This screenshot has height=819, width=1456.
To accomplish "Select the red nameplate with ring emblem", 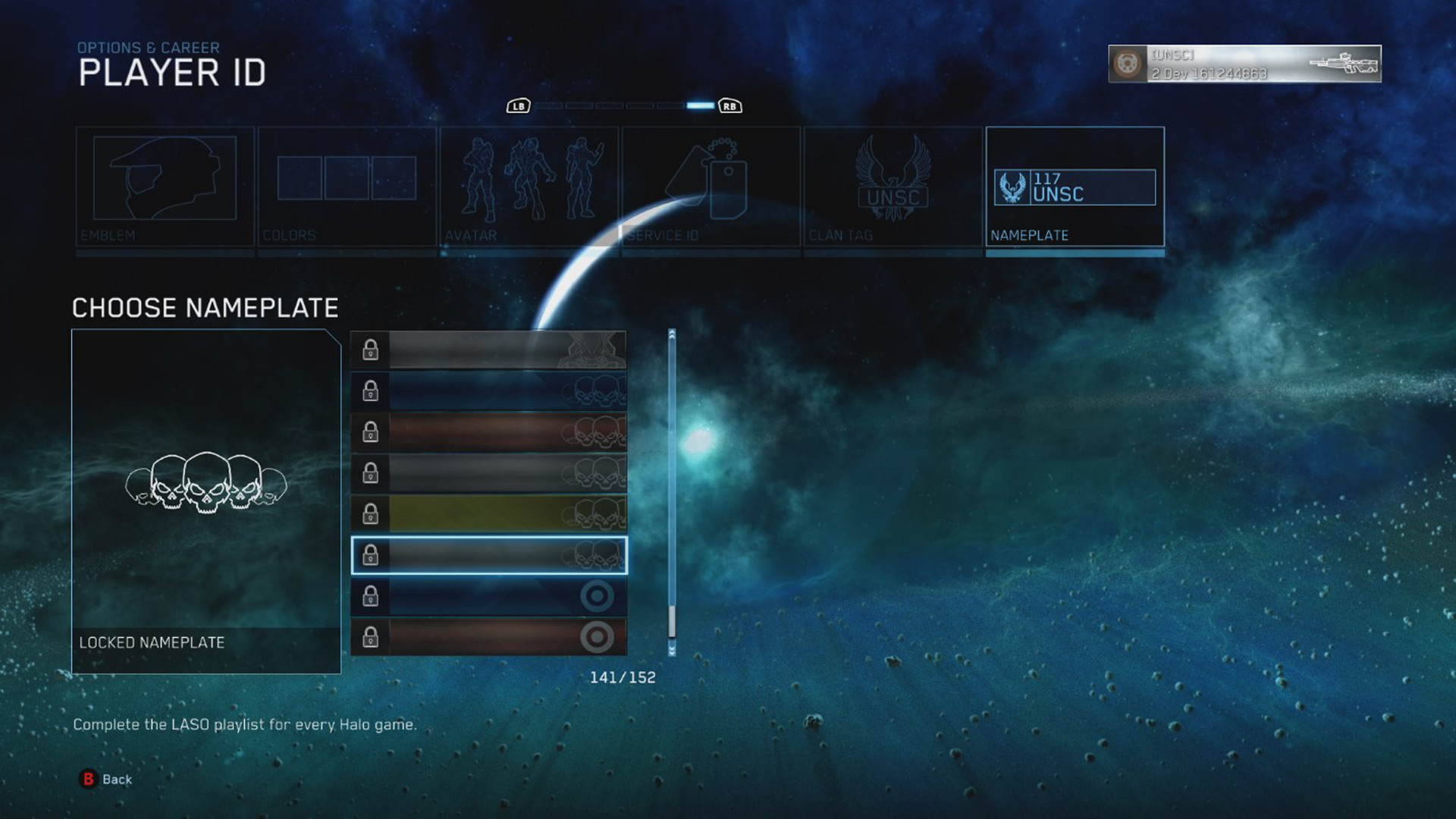I will 489,637.
